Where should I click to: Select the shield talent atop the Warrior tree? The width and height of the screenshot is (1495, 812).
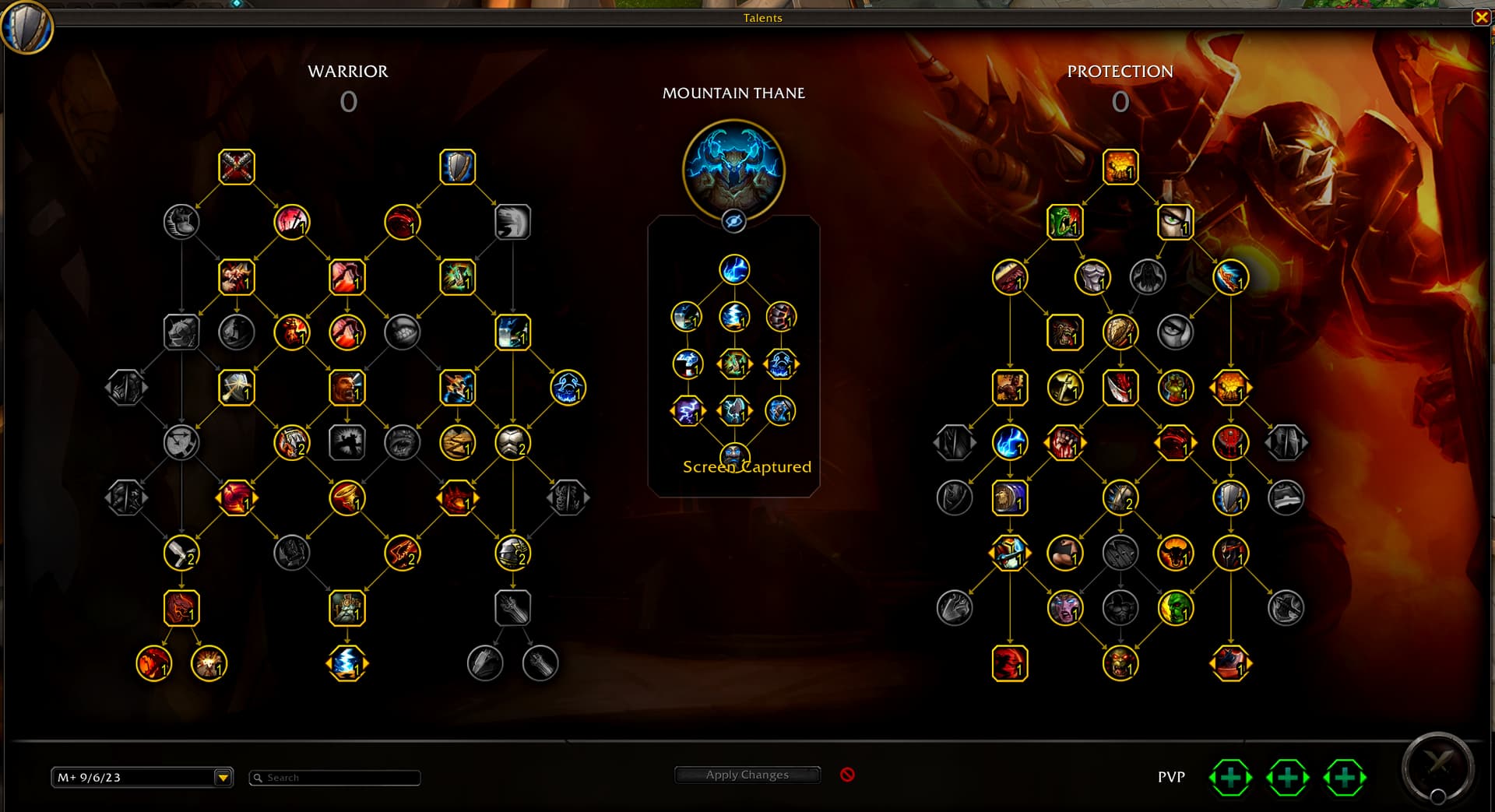click(457, 167)
